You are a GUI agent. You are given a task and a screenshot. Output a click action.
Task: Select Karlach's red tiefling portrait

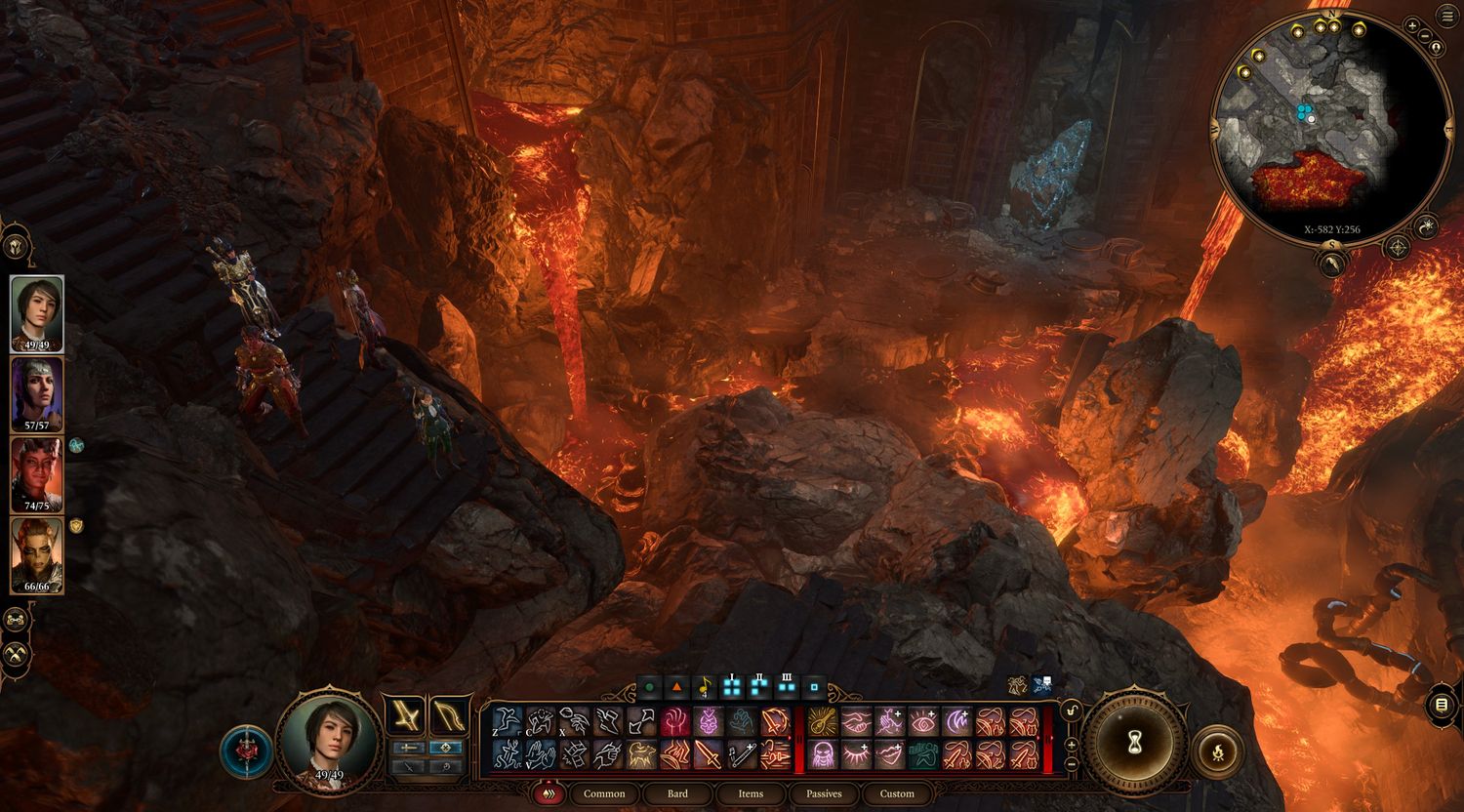[37, 474]
